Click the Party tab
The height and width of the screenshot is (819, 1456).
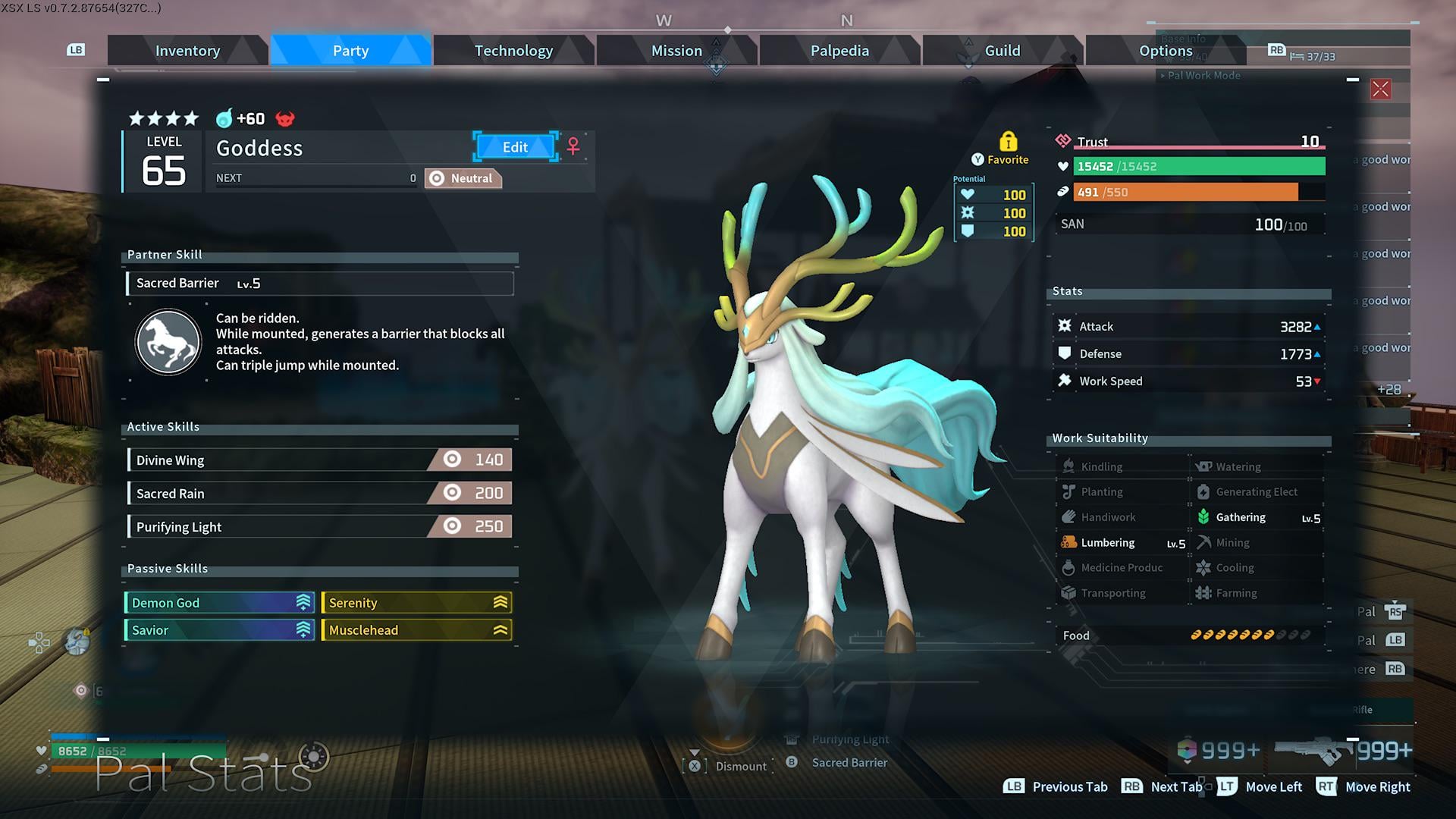click(x=350, y=51)
